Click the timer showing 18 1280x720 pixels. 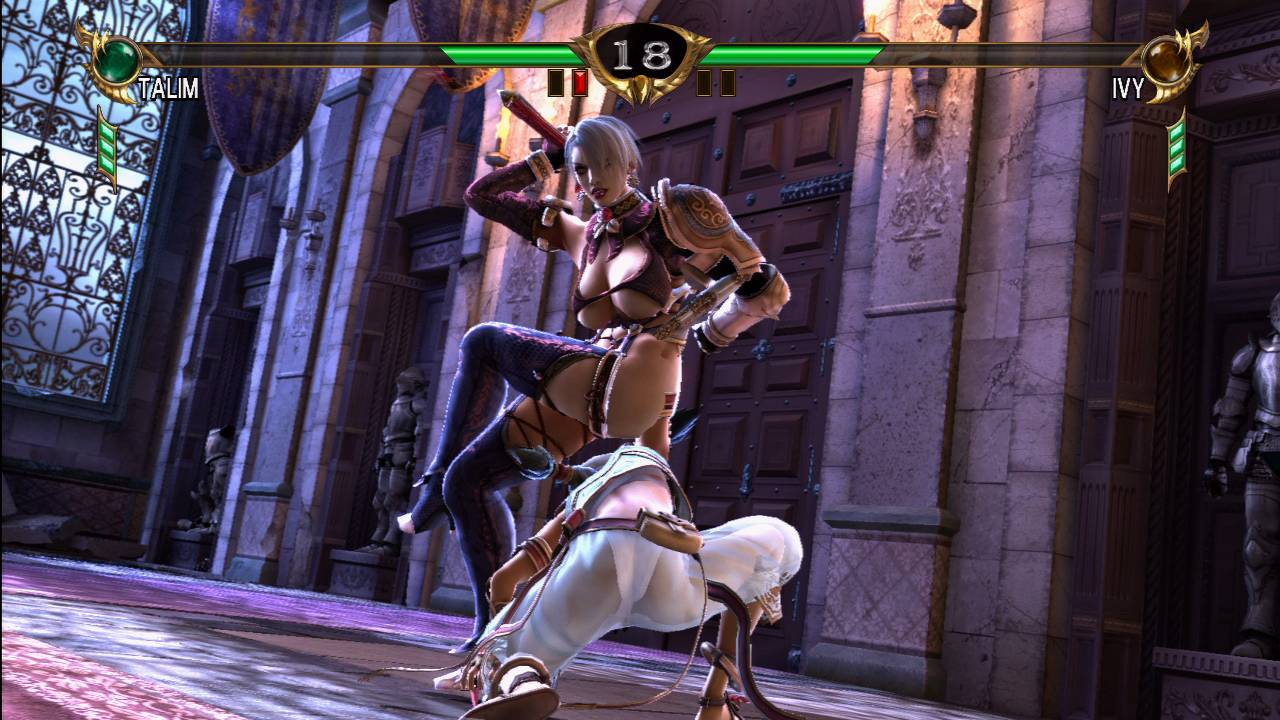point(640,54)
